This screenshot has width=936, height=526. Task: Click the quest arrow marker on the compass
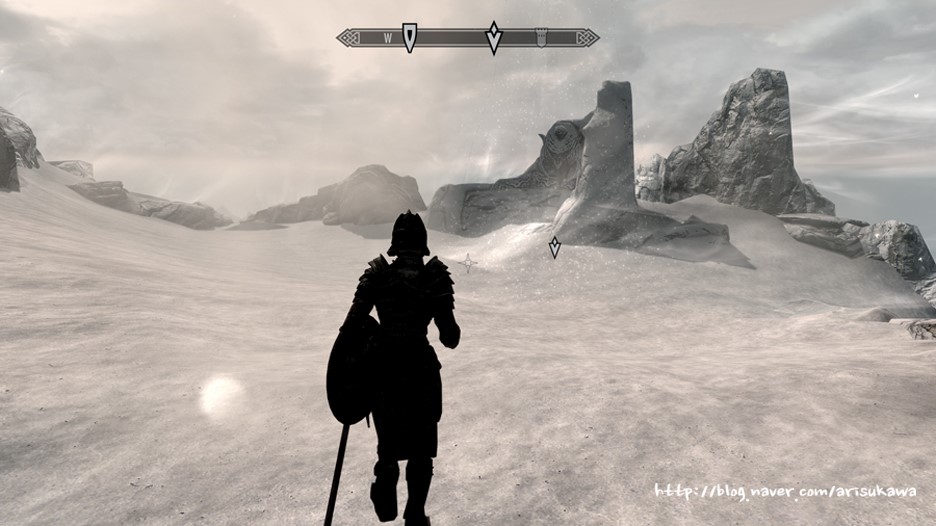[x=493, y=37]
